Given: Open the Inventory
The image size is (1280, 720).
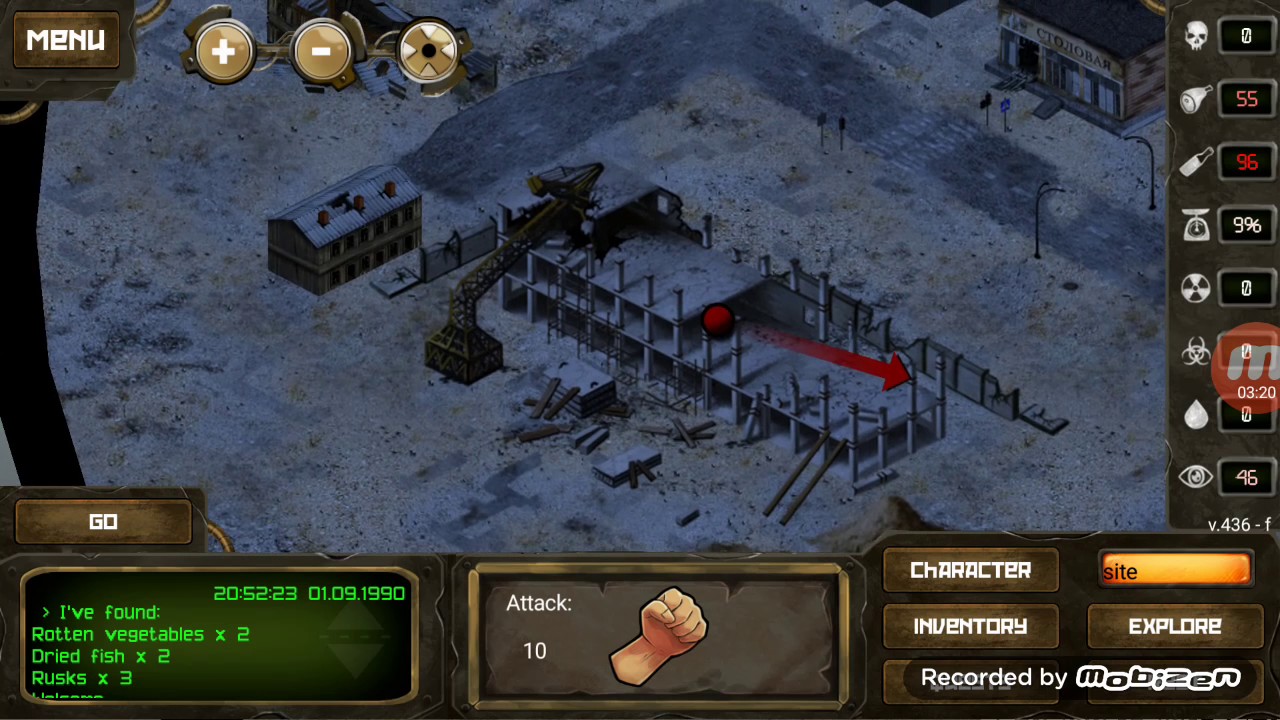Looking at the screenshot, I should (x=970, y=626).
